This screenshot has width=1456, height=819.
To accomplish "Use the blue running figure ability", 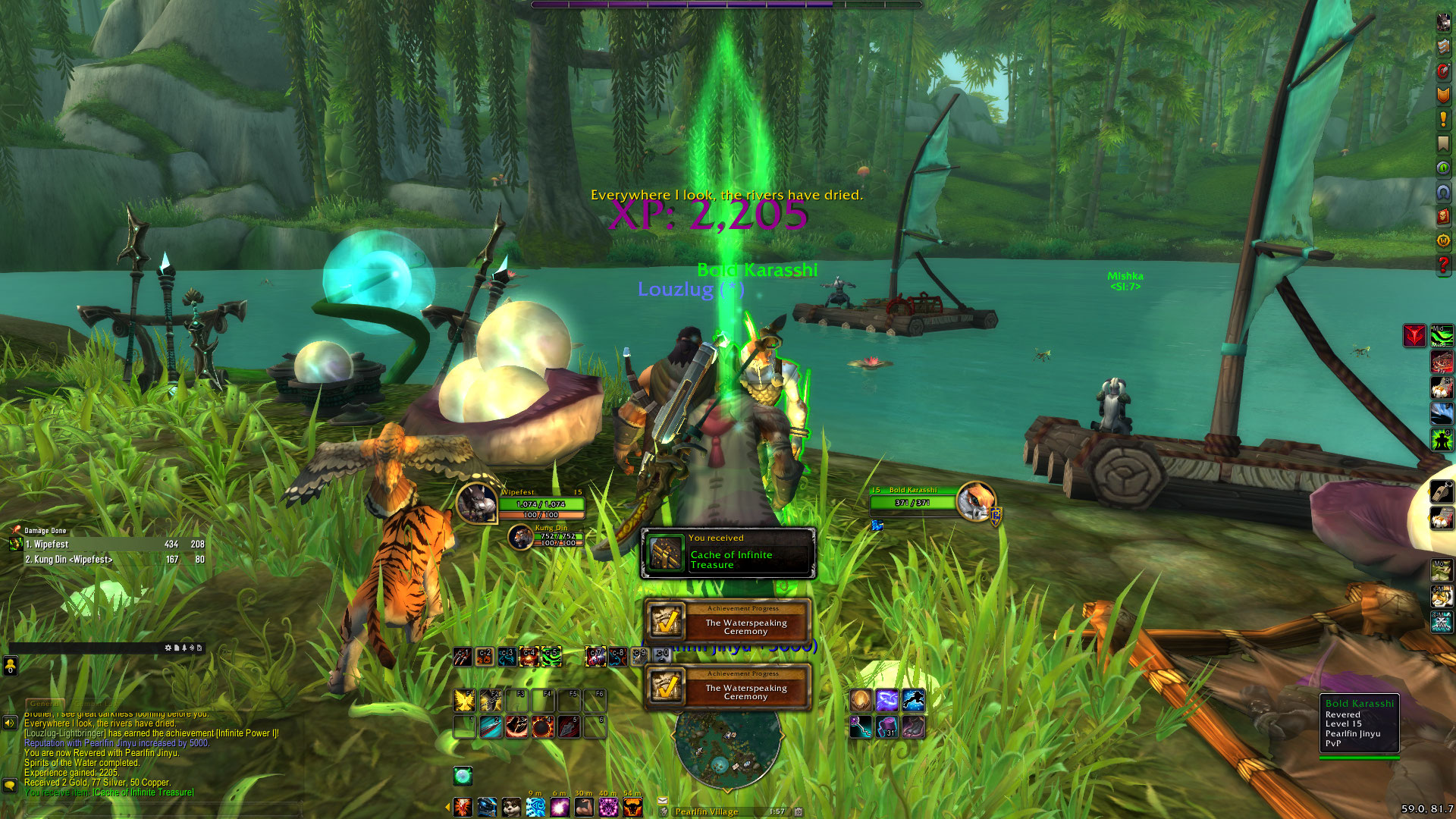I will (913, 701).
